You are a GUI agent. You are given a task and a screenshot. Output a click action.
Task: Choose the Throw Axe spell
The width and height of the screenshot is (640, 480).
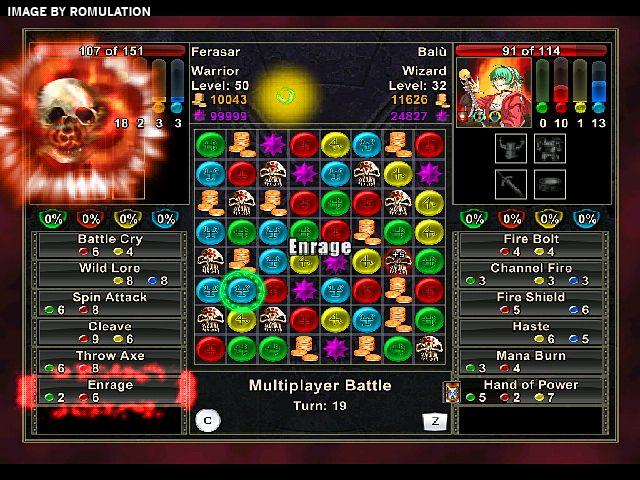[x=110, y=361]
